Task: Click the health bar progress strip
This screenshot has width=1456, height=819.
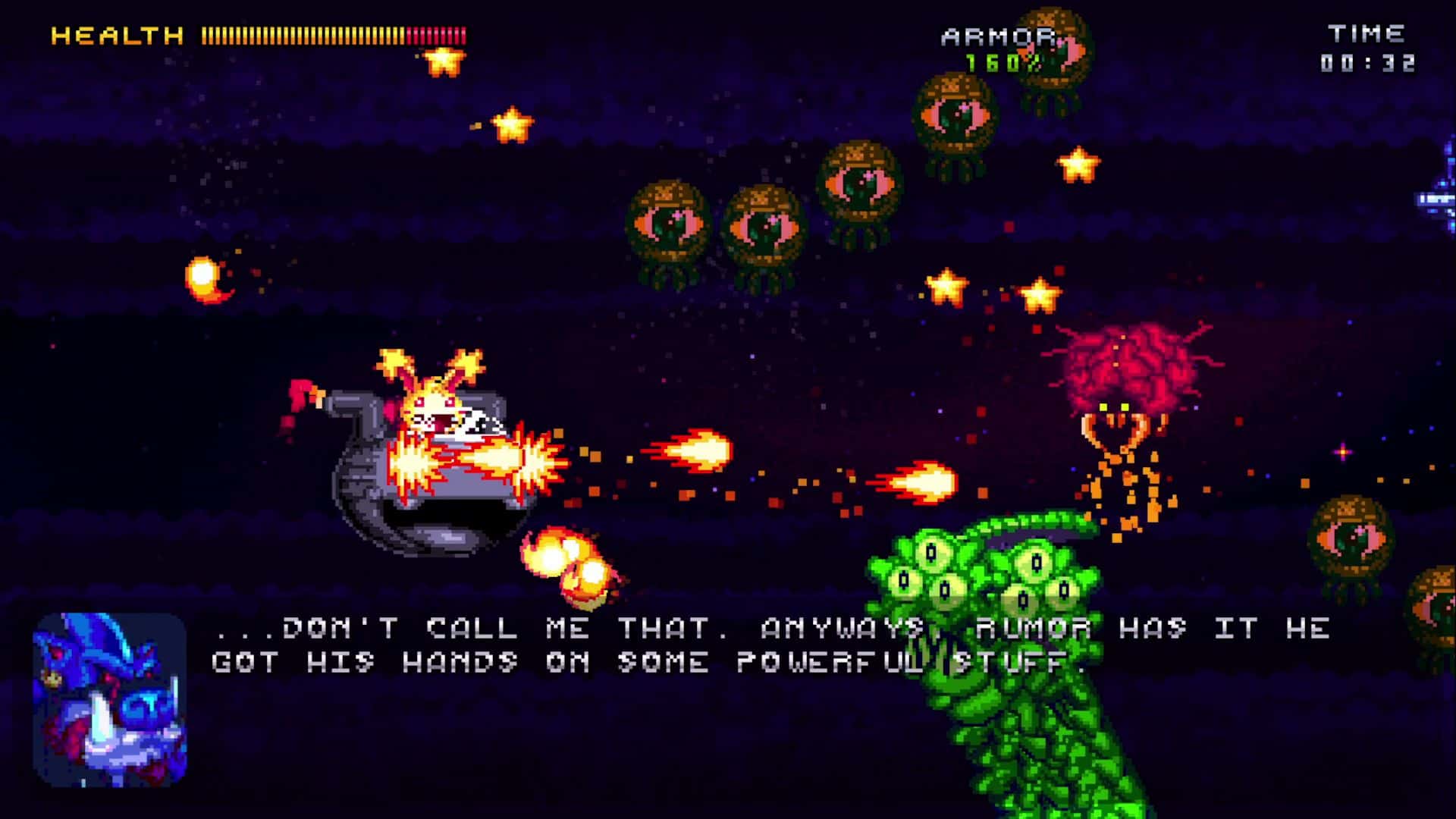Action: click(x=326, y=34)
